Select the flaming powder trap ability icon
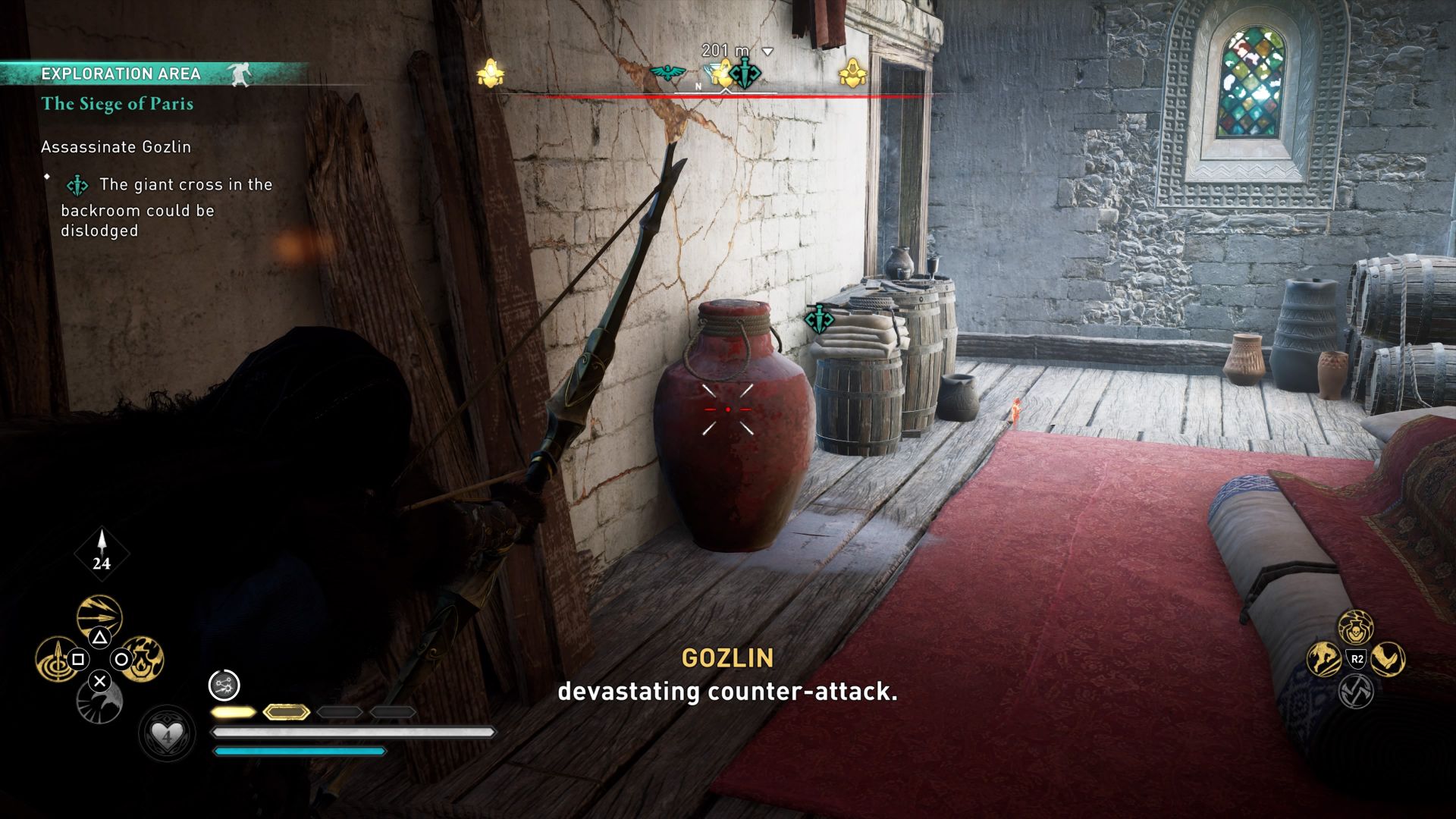Image resolution: width=1456 pixels, height=819 pixels. pyautogui.click(x=142, y=659)
